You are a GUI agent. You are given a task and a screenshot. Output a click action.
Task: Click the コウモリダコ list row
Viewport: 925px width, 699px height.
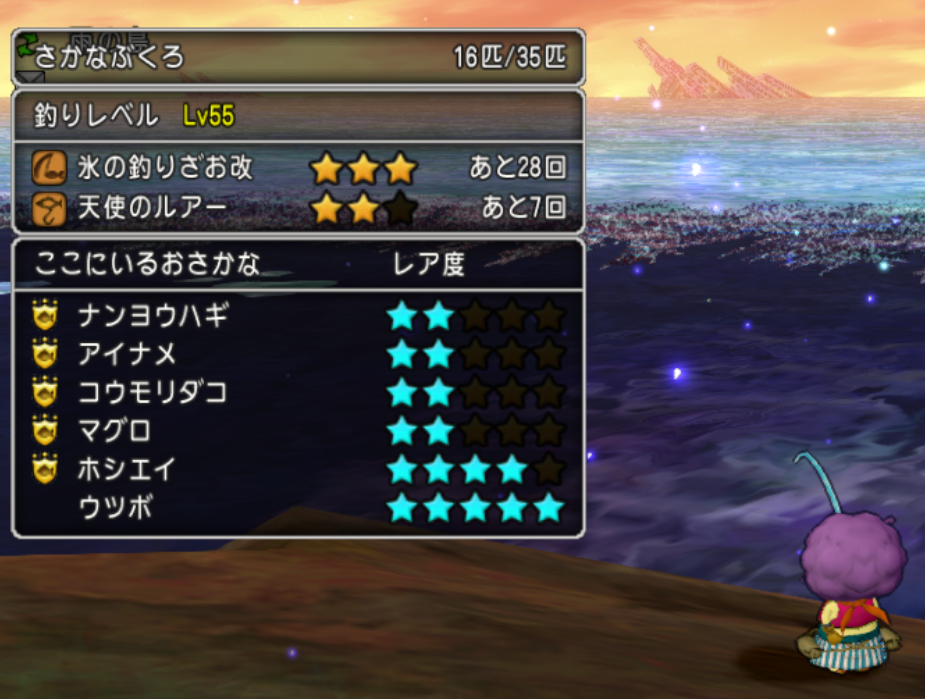(153, 393)
